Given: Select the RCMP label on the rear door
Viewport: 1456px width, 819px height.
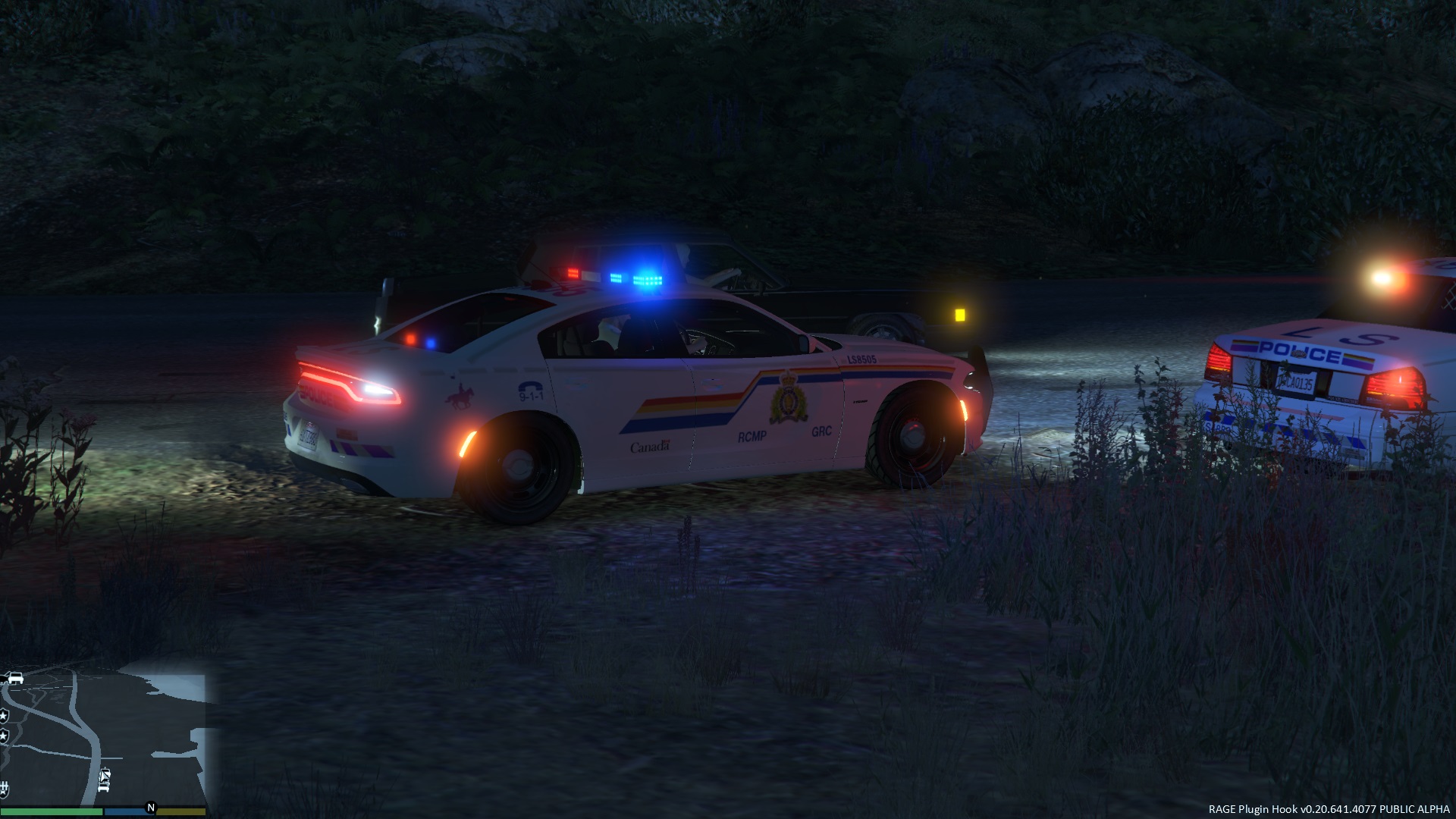Looking at the screenshot, I should (x=752, y=435).
